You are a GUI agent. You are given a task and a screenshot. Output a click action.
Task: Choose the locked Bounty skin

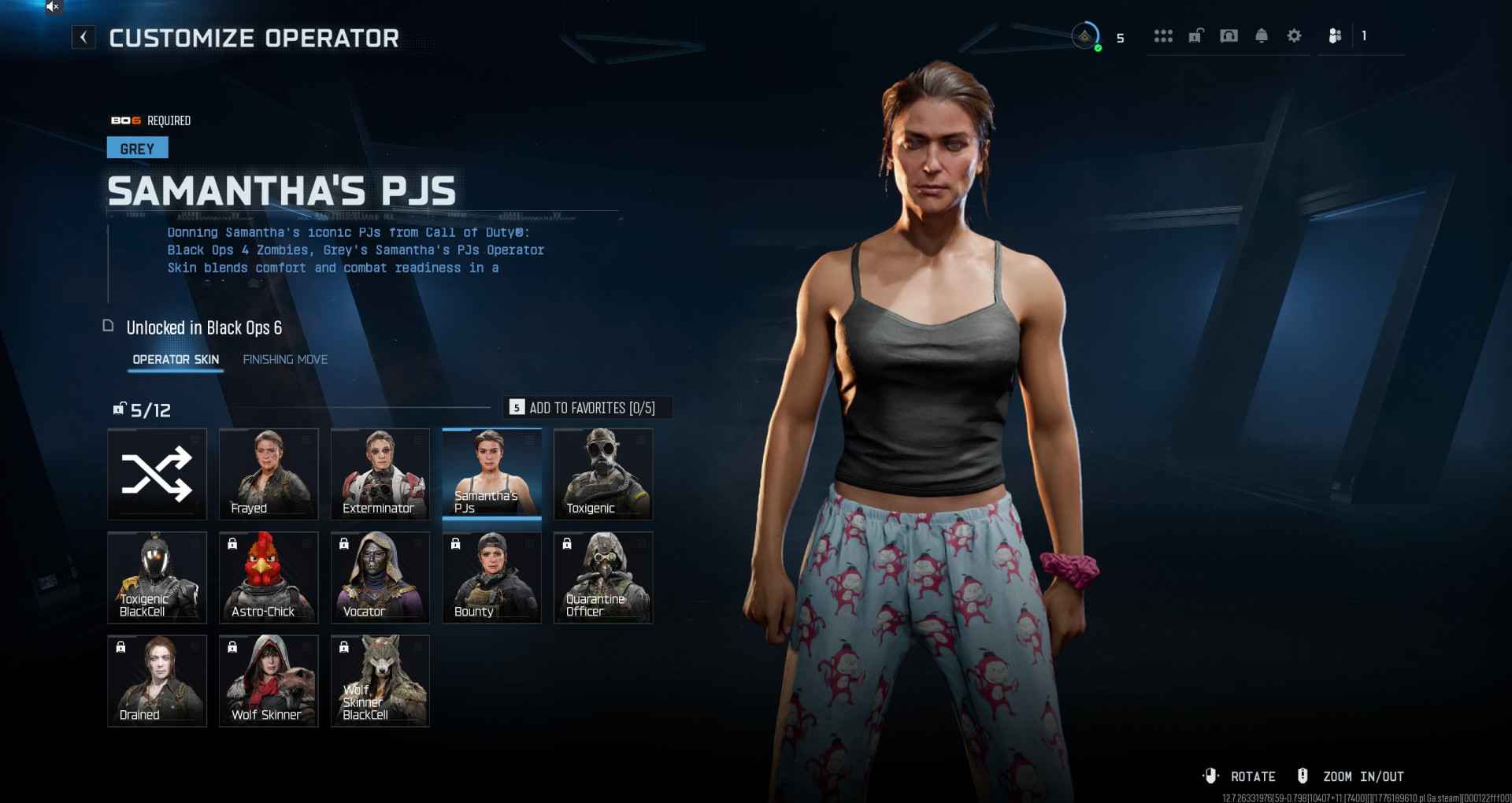491,577
